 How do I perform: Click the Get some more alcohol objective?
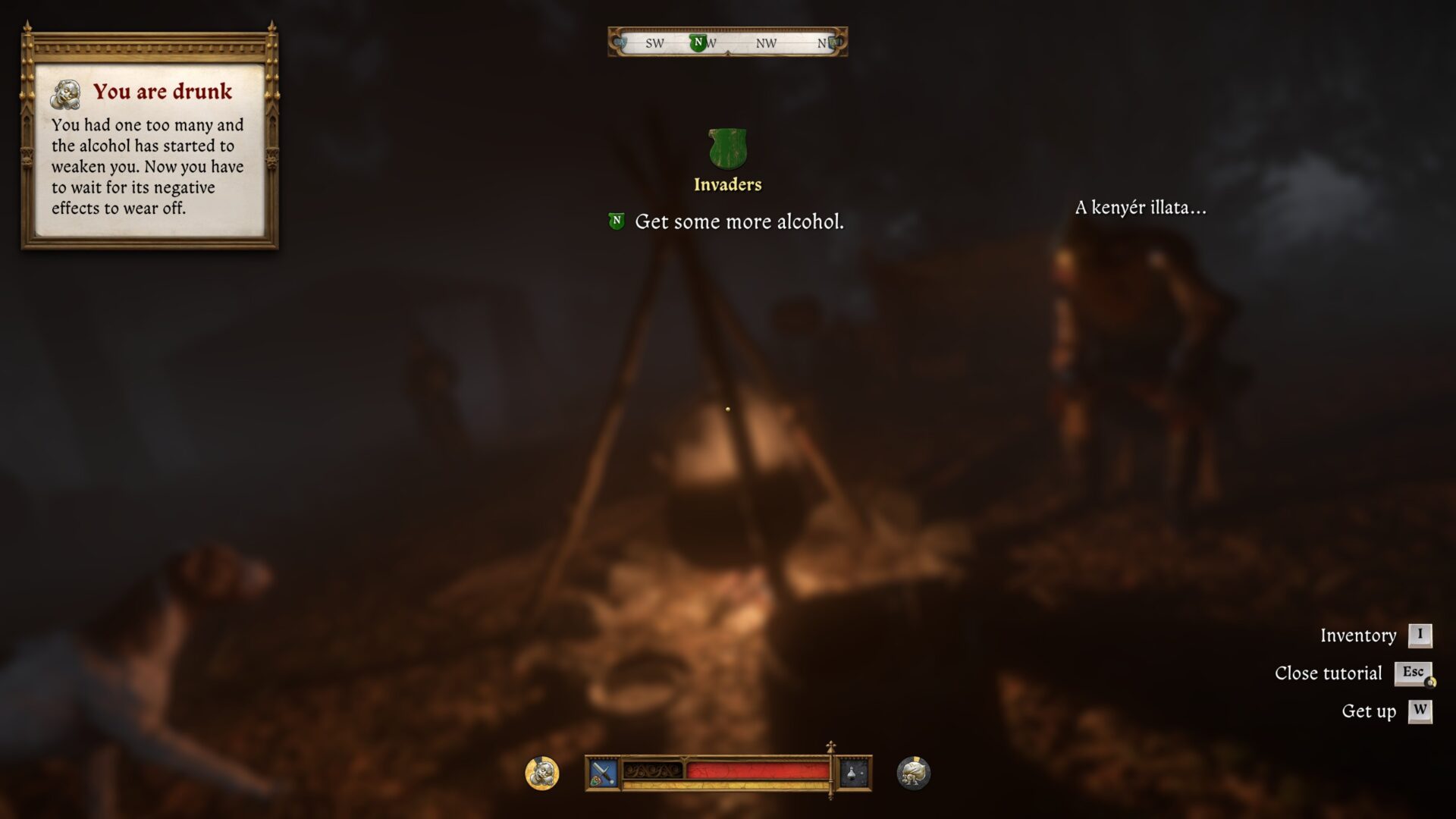(738, 221)
